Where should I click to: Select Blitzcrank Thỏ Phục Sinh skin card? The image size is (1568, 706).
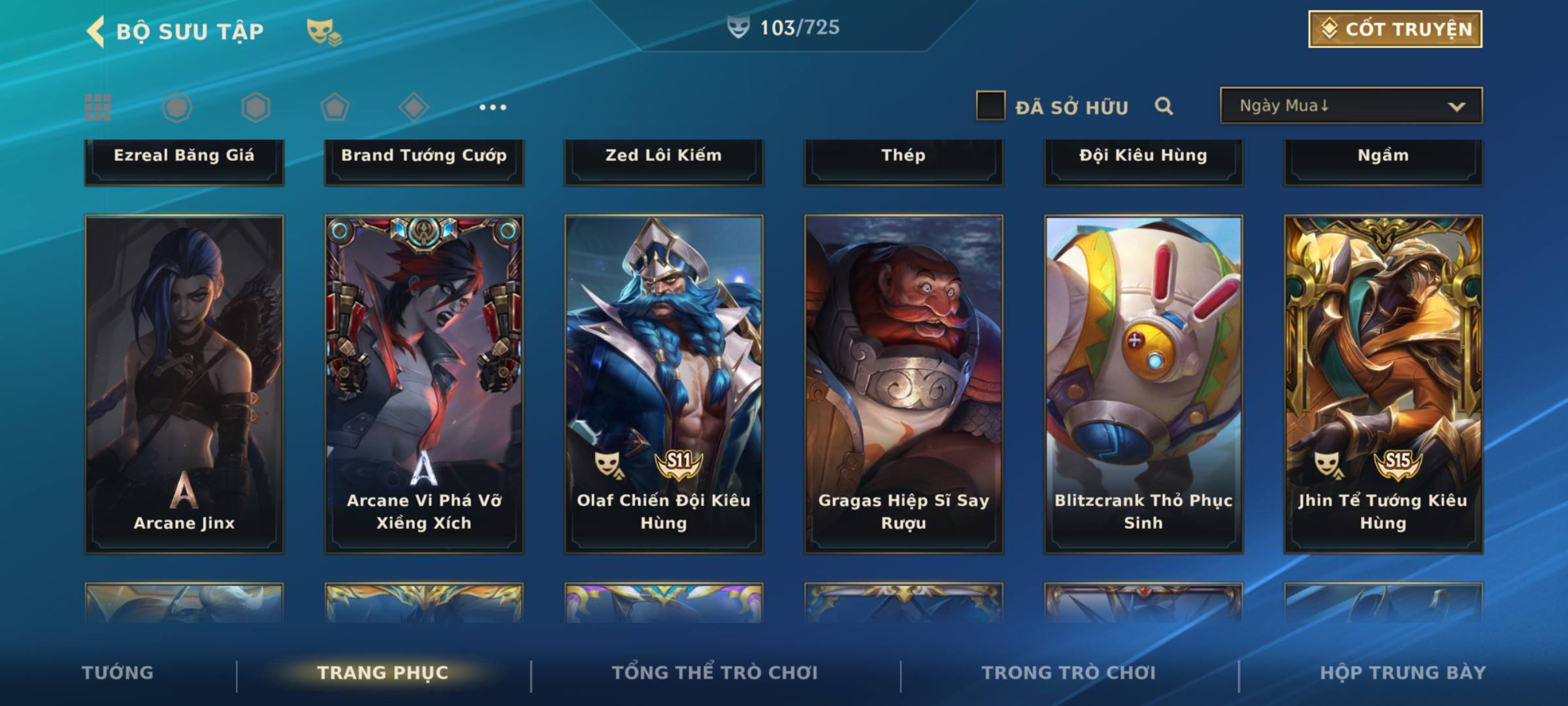(1143, 384)
